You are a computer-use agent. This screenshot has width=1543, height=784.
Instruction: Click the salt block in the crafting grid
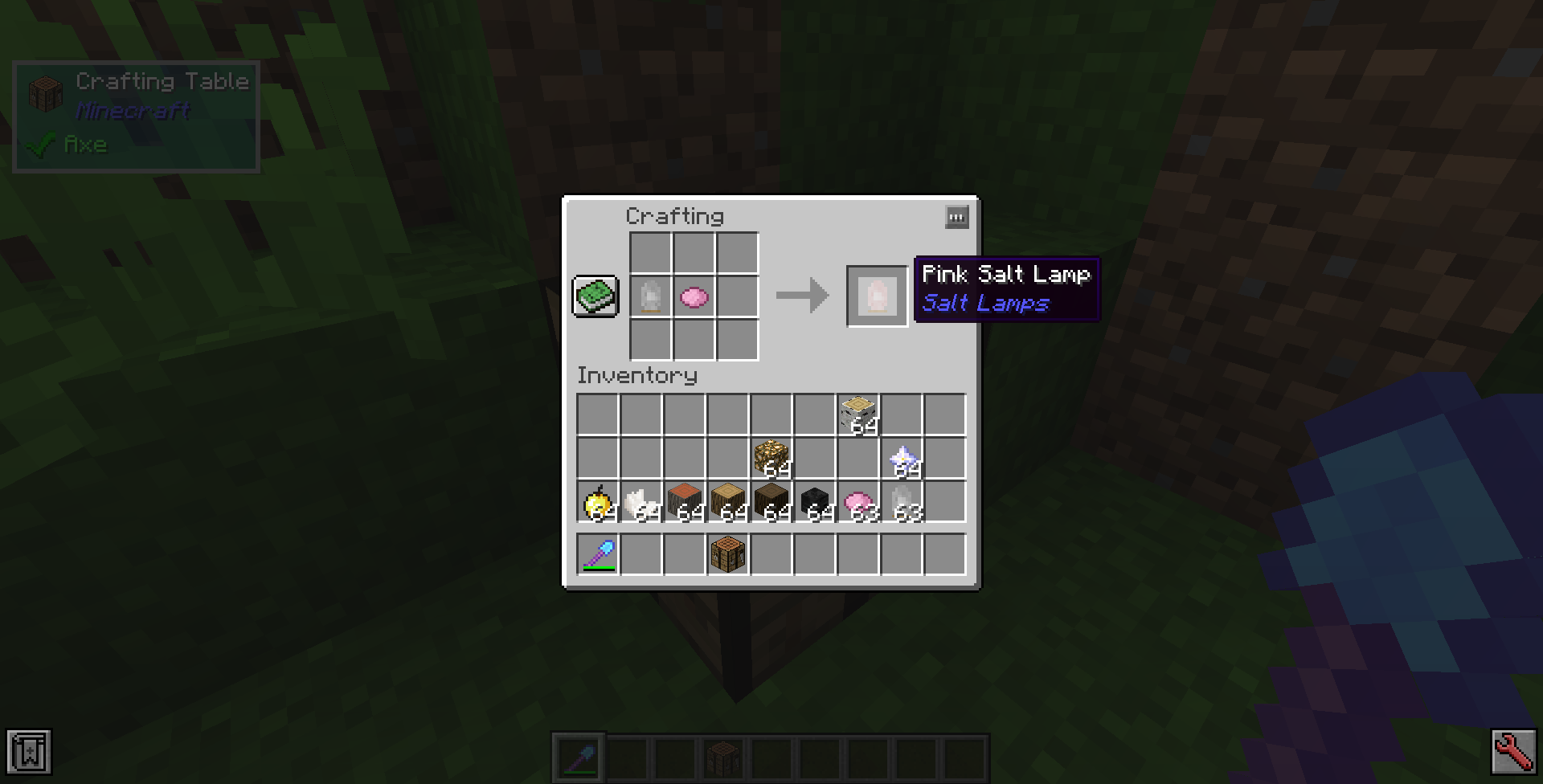tap(650, 298)
